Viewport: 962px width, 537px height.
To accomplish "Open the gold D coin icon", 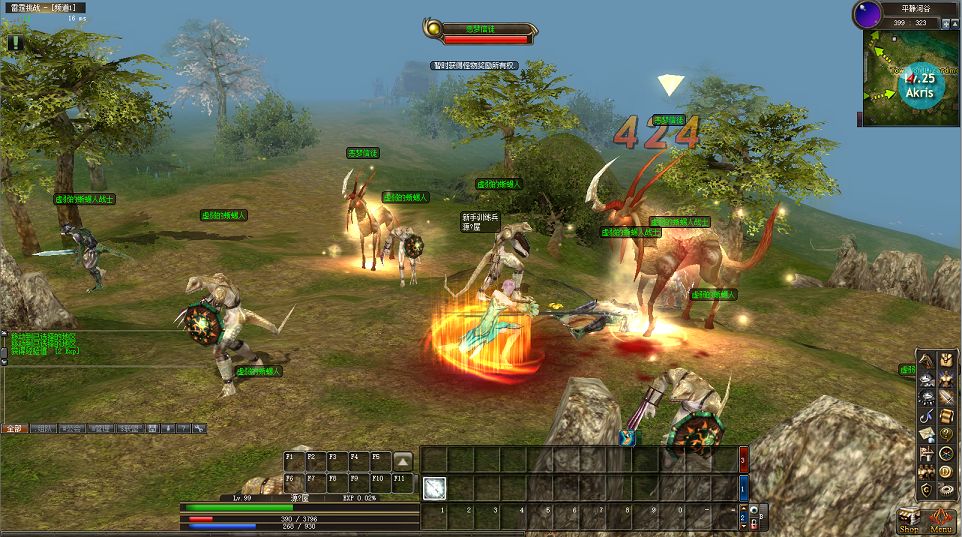I will tap(945, 470).
